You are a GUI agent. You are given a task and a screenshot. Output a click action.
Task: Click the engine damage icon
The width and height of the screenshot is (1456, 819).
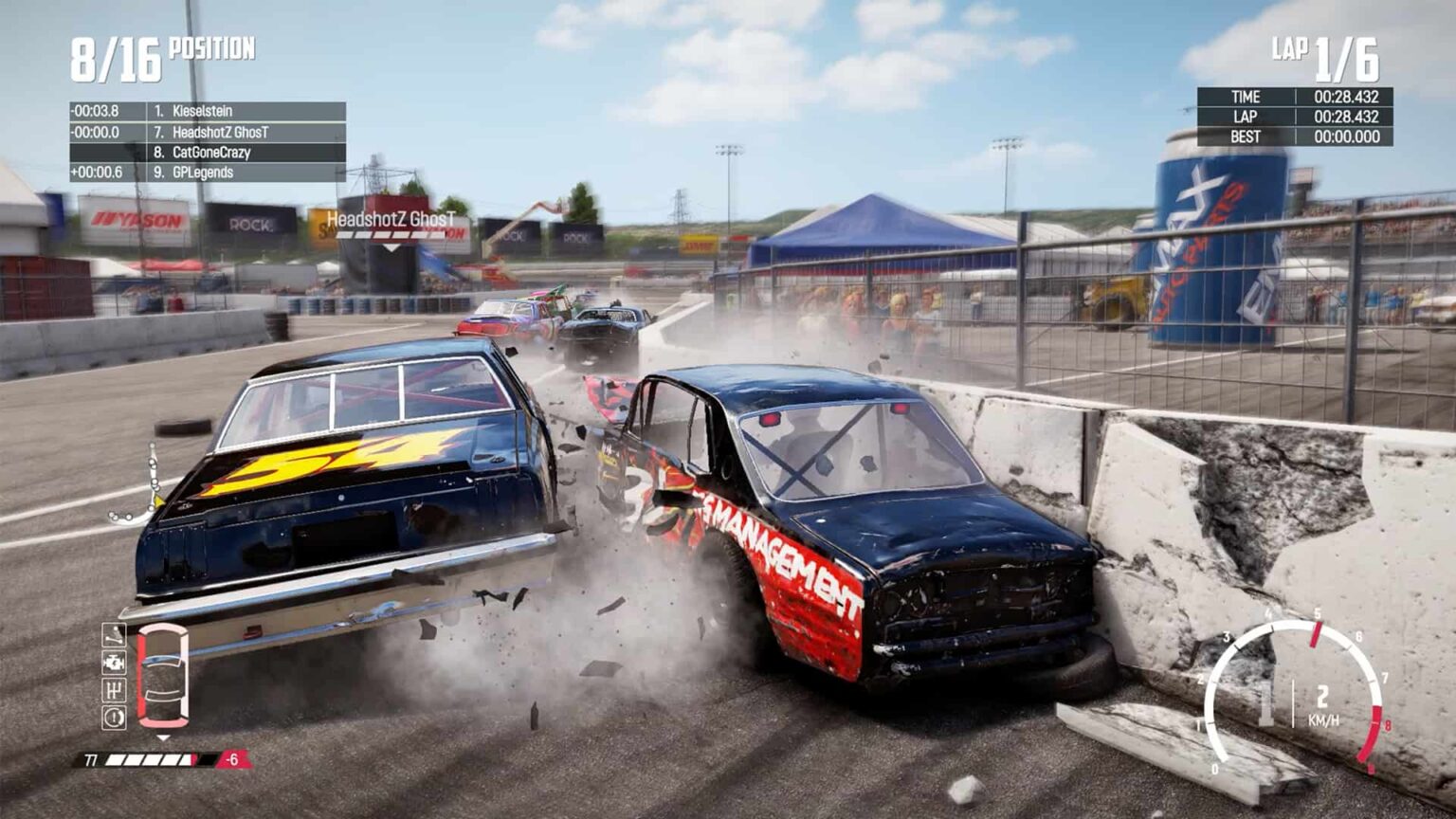coord(114,662)
